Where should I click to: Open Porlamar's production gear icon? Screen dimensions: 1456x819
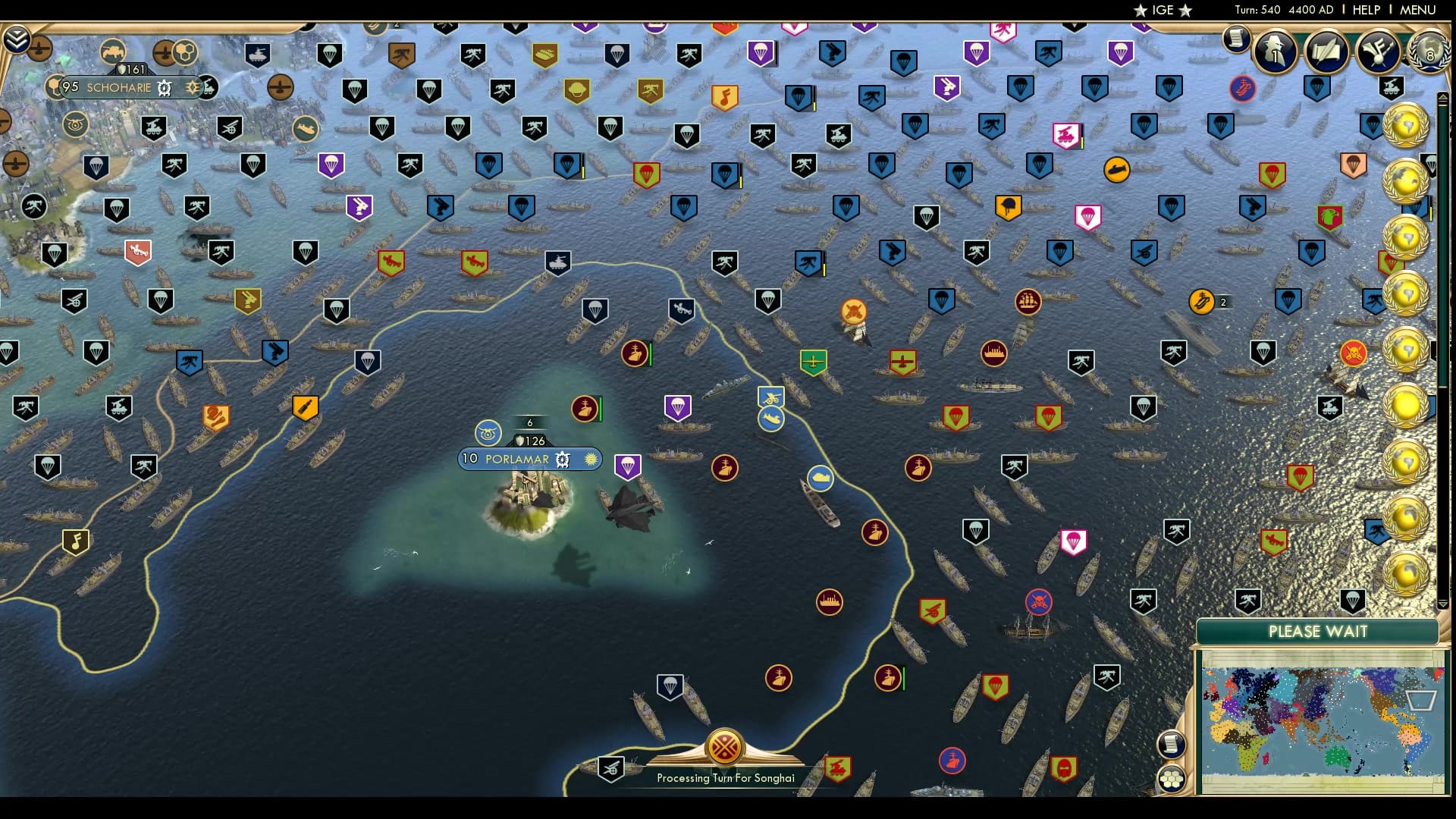click(562, 459)
